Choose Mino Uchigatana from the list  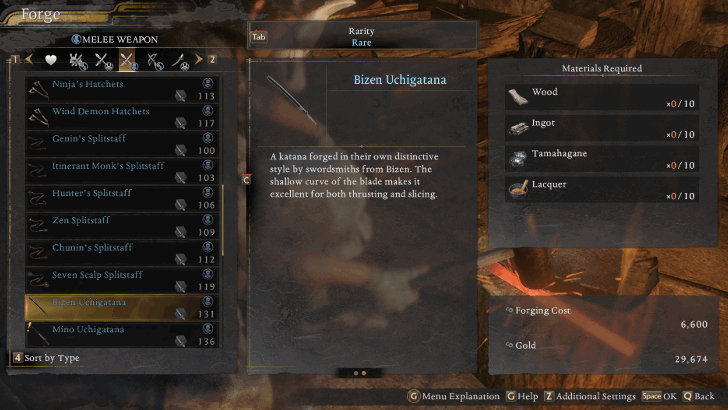tap(122, 333)
